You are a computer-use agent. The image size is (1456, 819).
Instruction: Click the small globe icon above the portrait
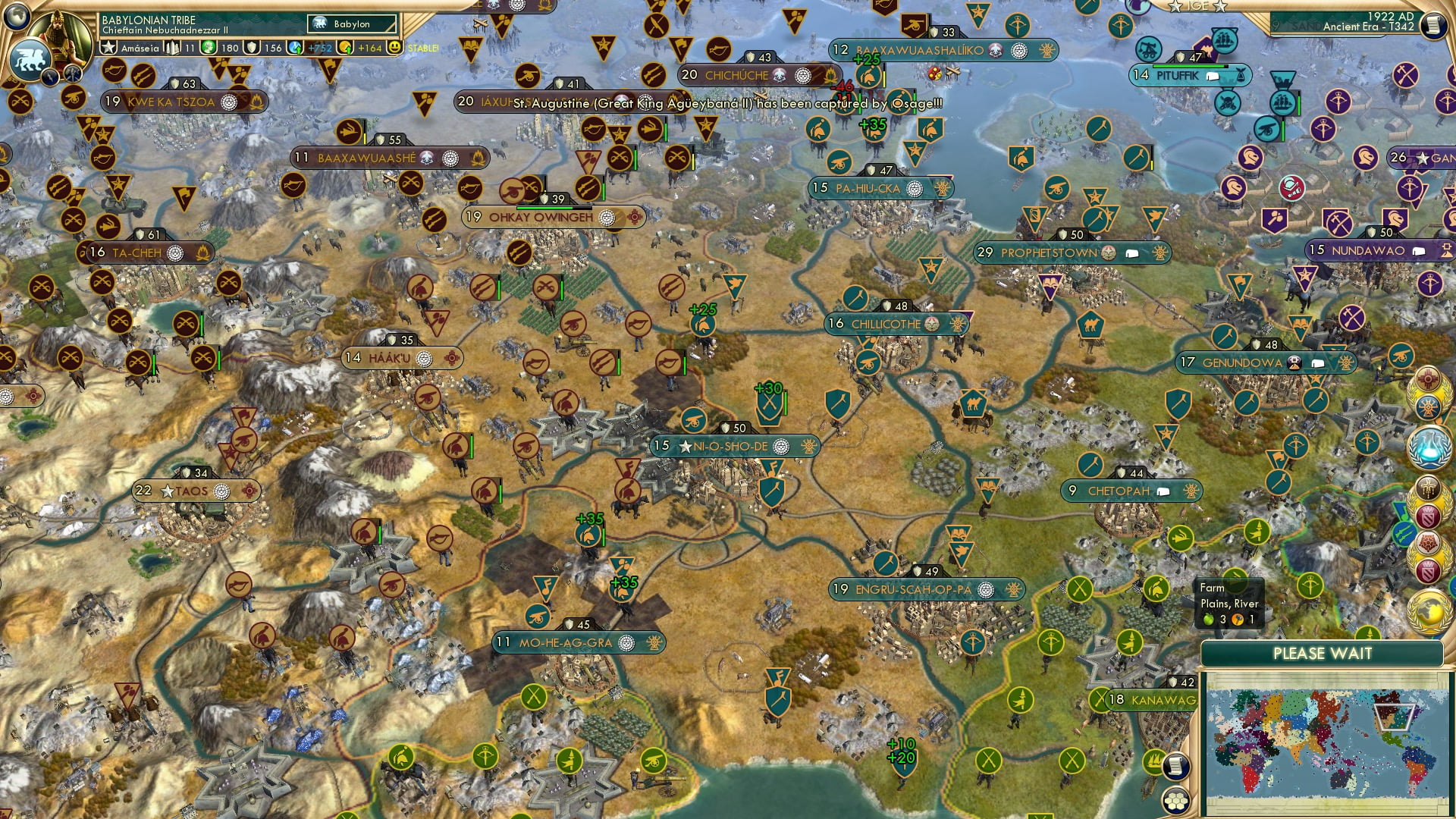click(x=16, y=14)
